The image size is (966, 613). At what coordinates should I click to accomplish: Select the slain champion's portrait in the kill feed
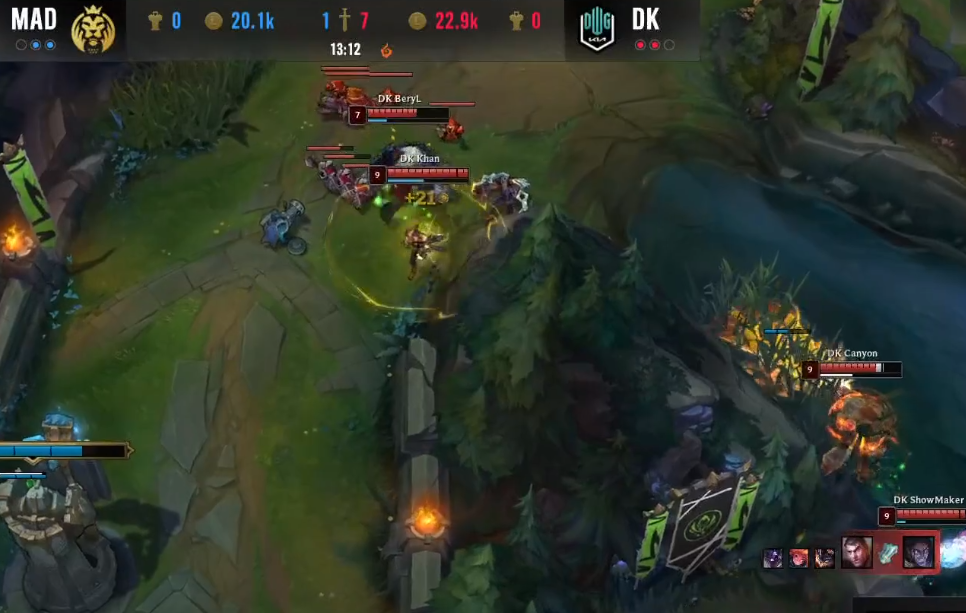[x=918, y=552]
